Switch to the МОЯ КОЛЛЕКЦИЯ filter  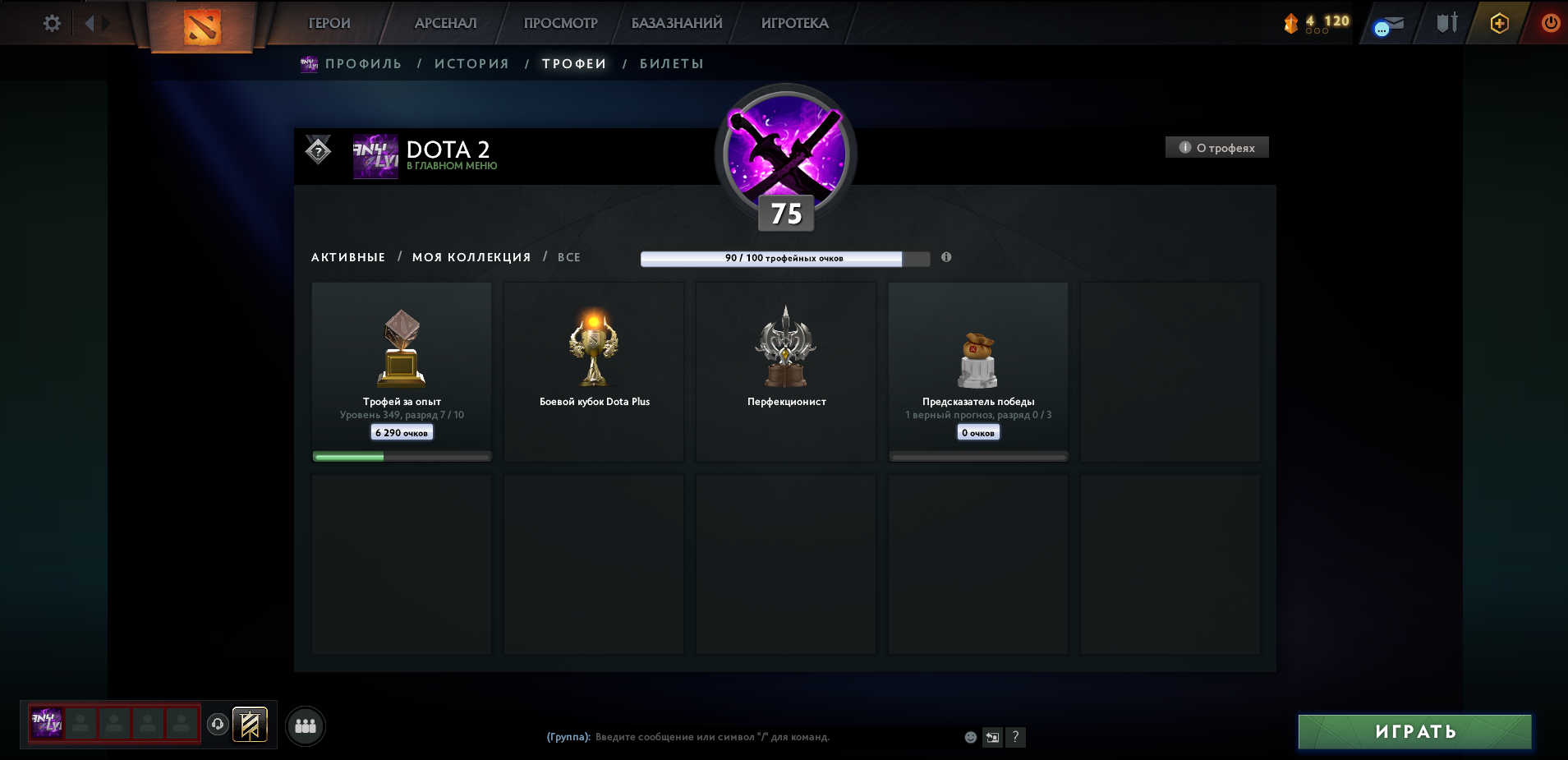pos(471,257)
